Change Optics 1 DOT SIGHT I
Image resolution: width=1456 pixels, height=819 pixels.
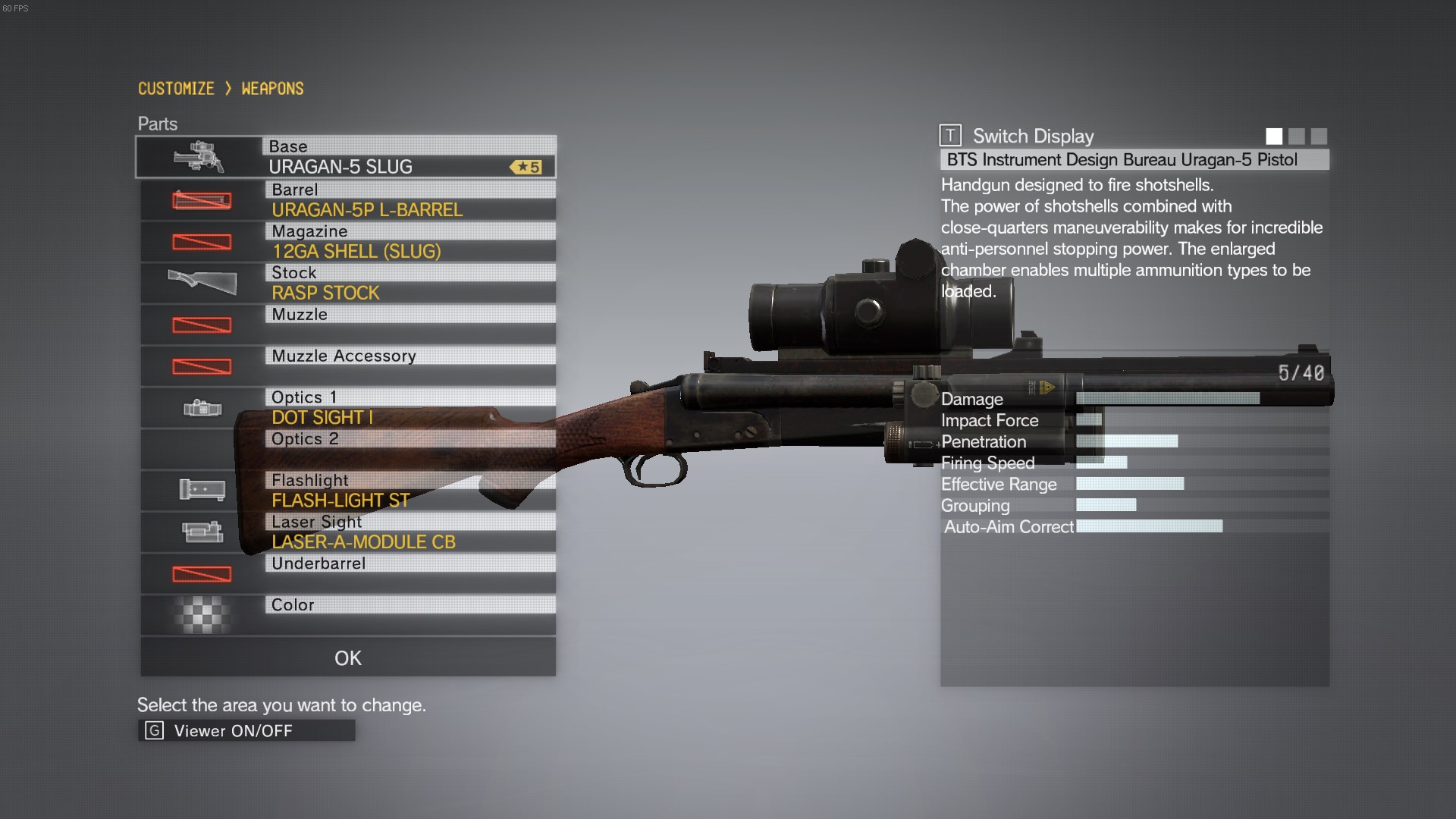click(347, 407)
